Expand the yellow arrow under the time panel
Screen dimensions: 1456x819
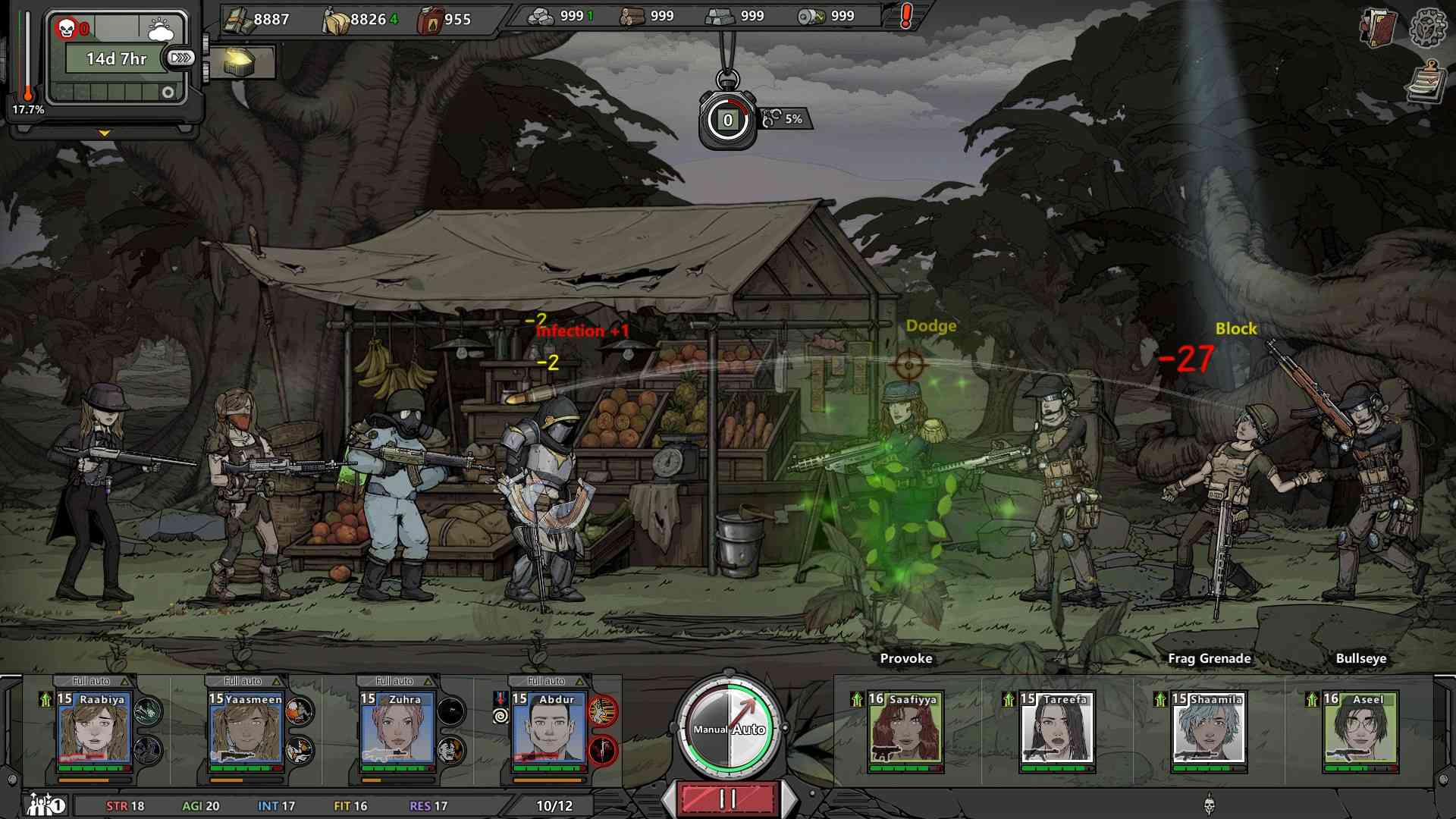pos(105,133)
